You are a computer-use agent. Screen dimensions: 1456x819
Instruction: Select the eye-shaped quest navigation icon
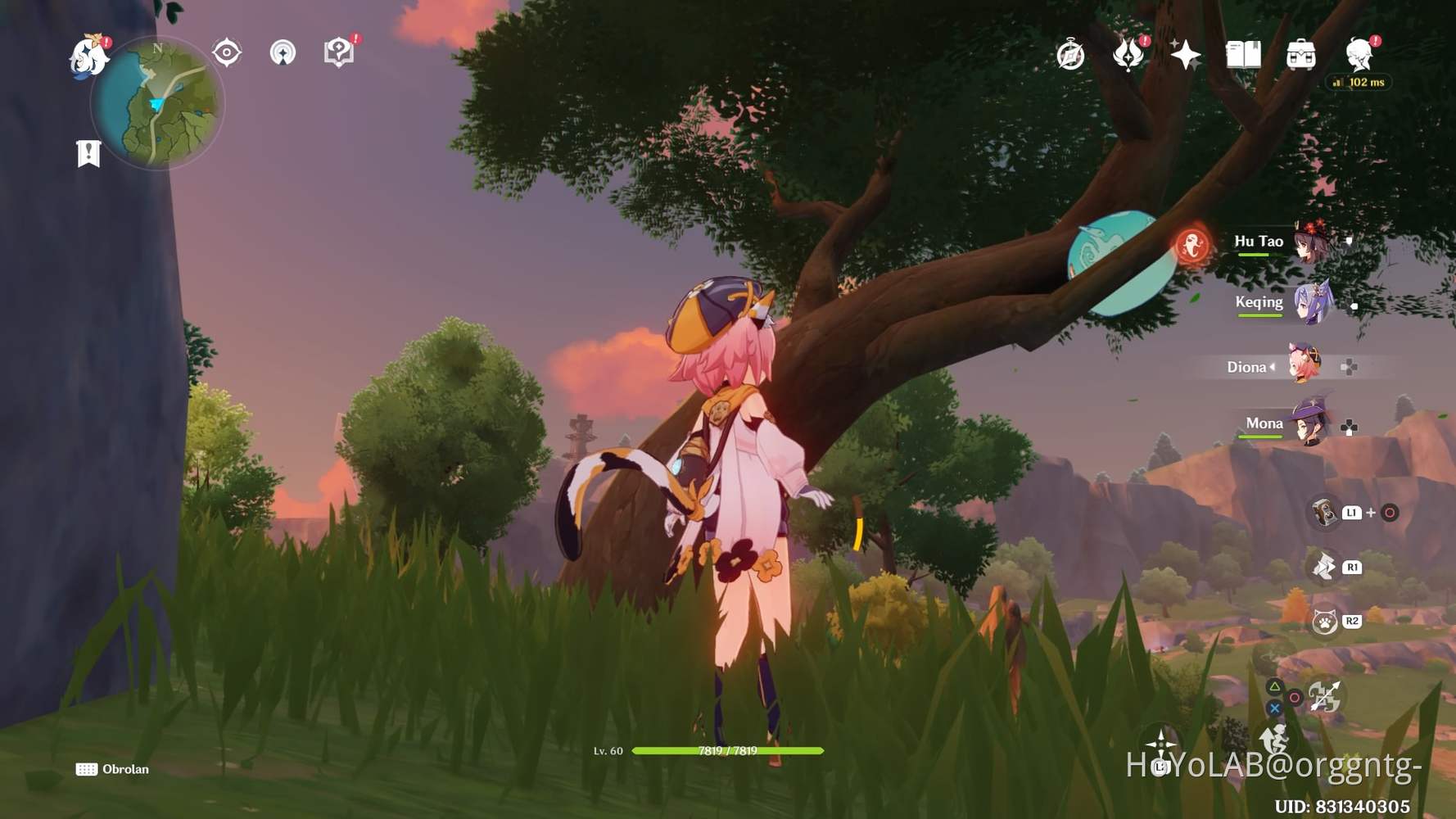click(x=225, y=52)
